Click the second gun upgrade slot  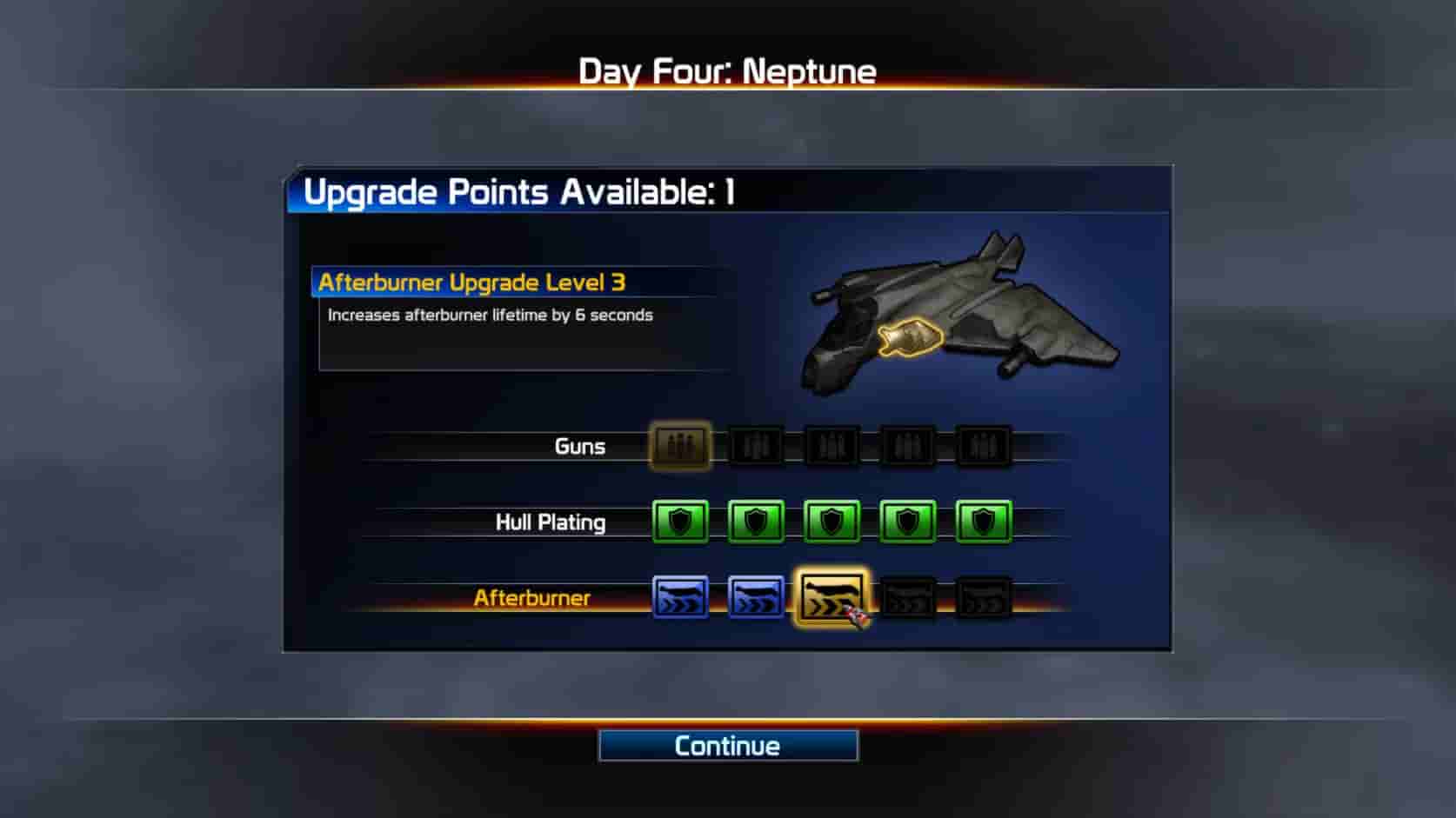(757, 446)
